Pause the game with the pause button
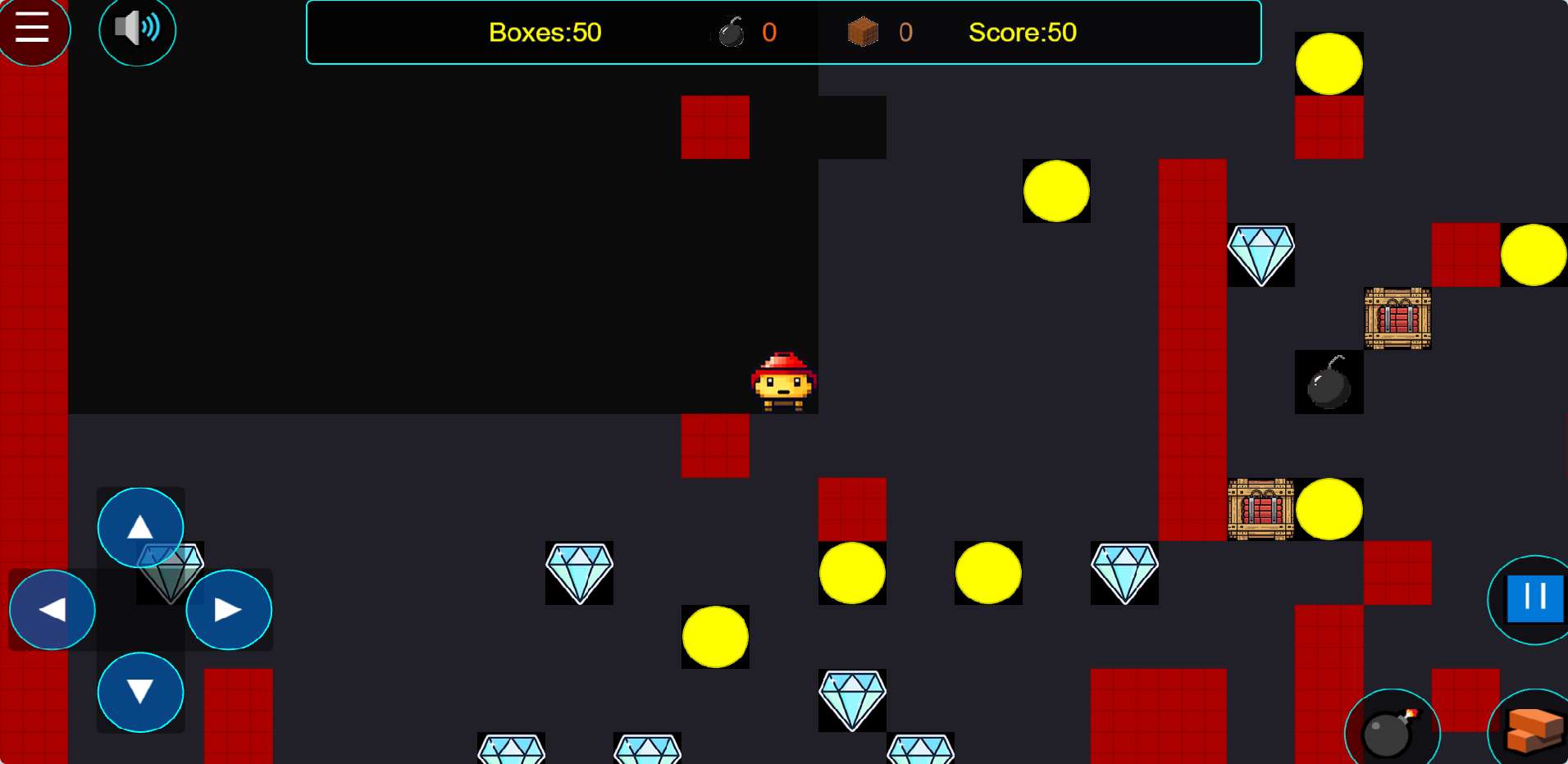 (x=1532, y=599)
